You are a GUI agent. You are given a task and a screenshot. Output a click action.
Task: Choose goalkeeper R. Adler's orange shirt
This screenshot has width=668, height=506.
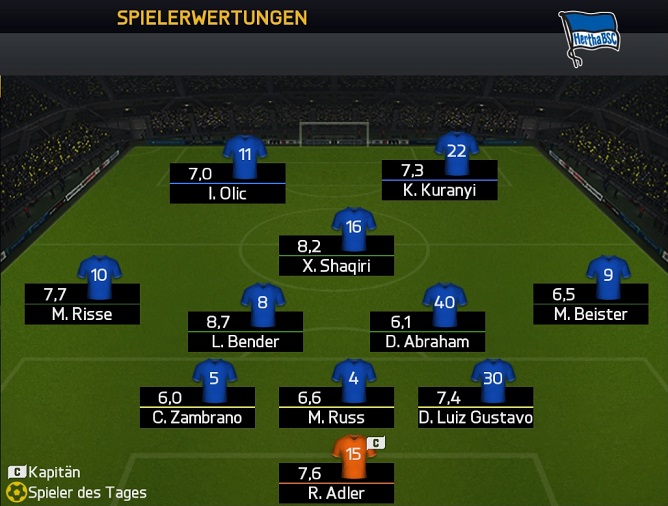[x=353, y=453]
